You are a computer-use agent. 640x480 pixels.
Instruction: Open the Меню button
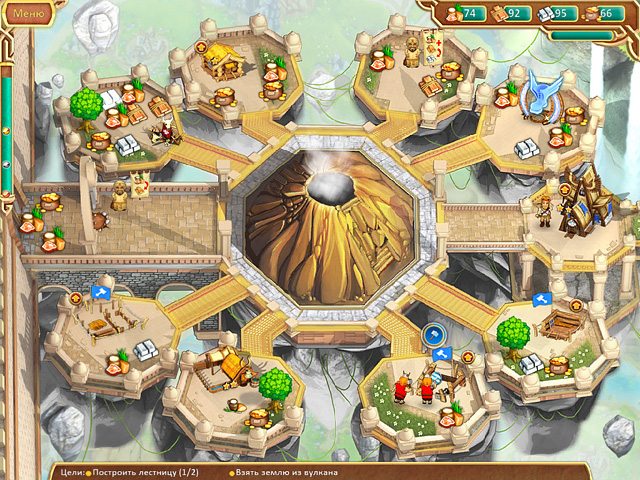pyautogui.click(x=27, y=13)
